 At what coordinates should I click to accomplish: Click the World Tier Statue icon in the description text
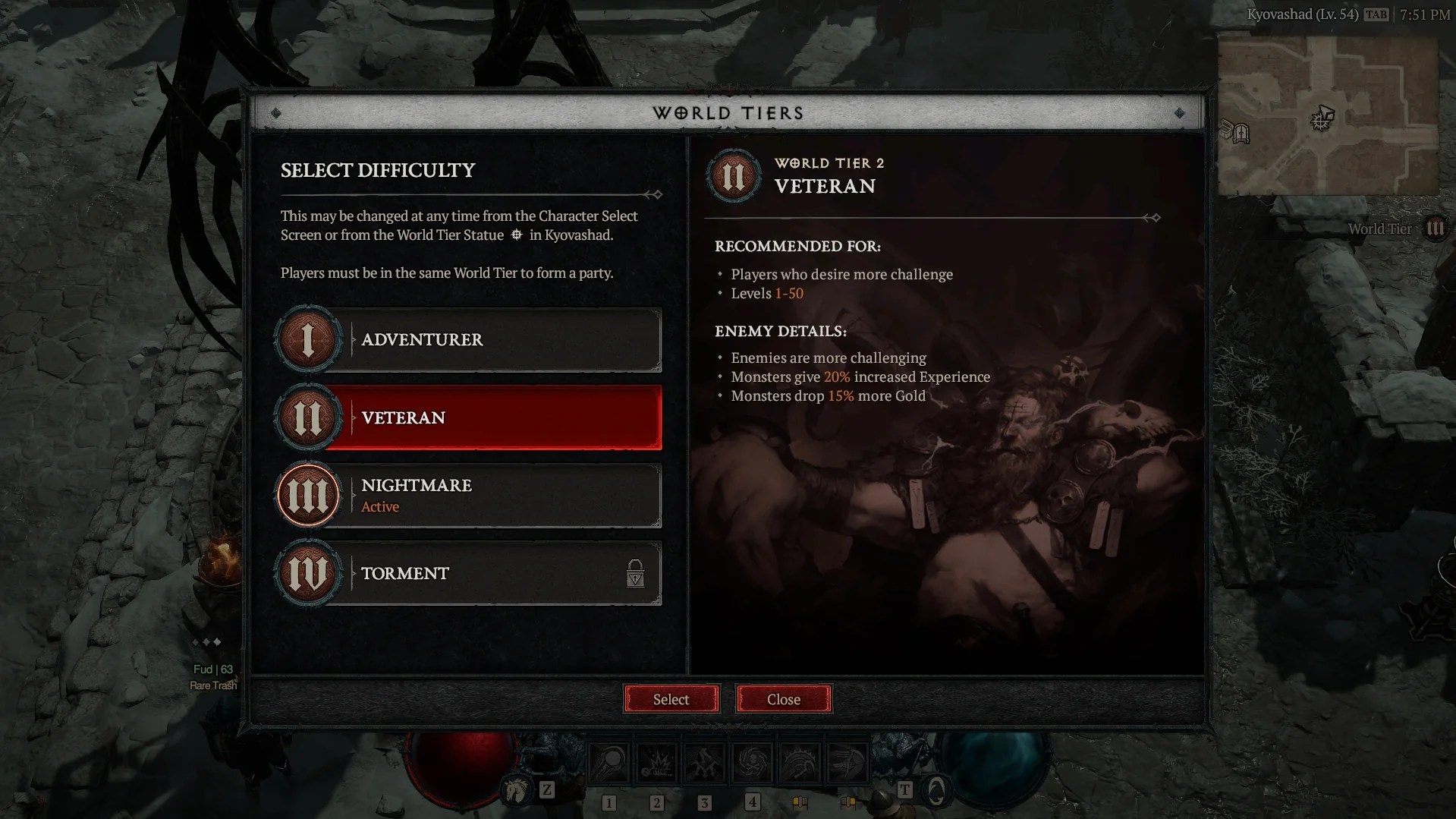coord(516,235)
